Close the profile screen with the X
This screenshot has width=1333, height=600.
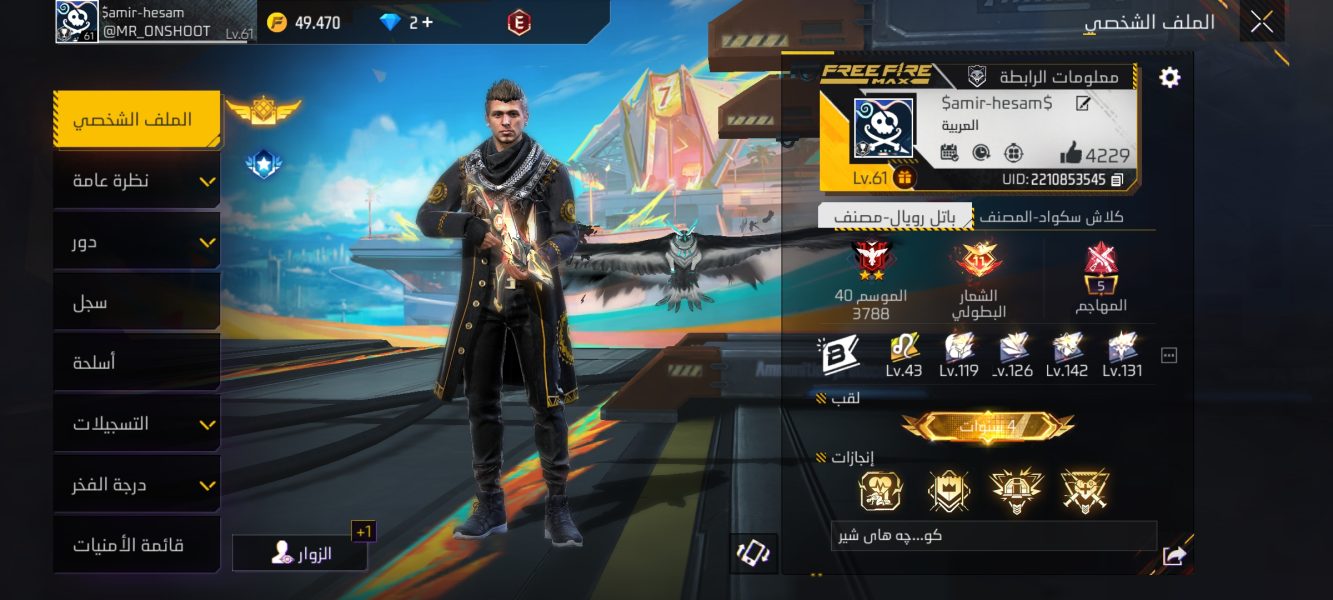(x=1262, y=21)
